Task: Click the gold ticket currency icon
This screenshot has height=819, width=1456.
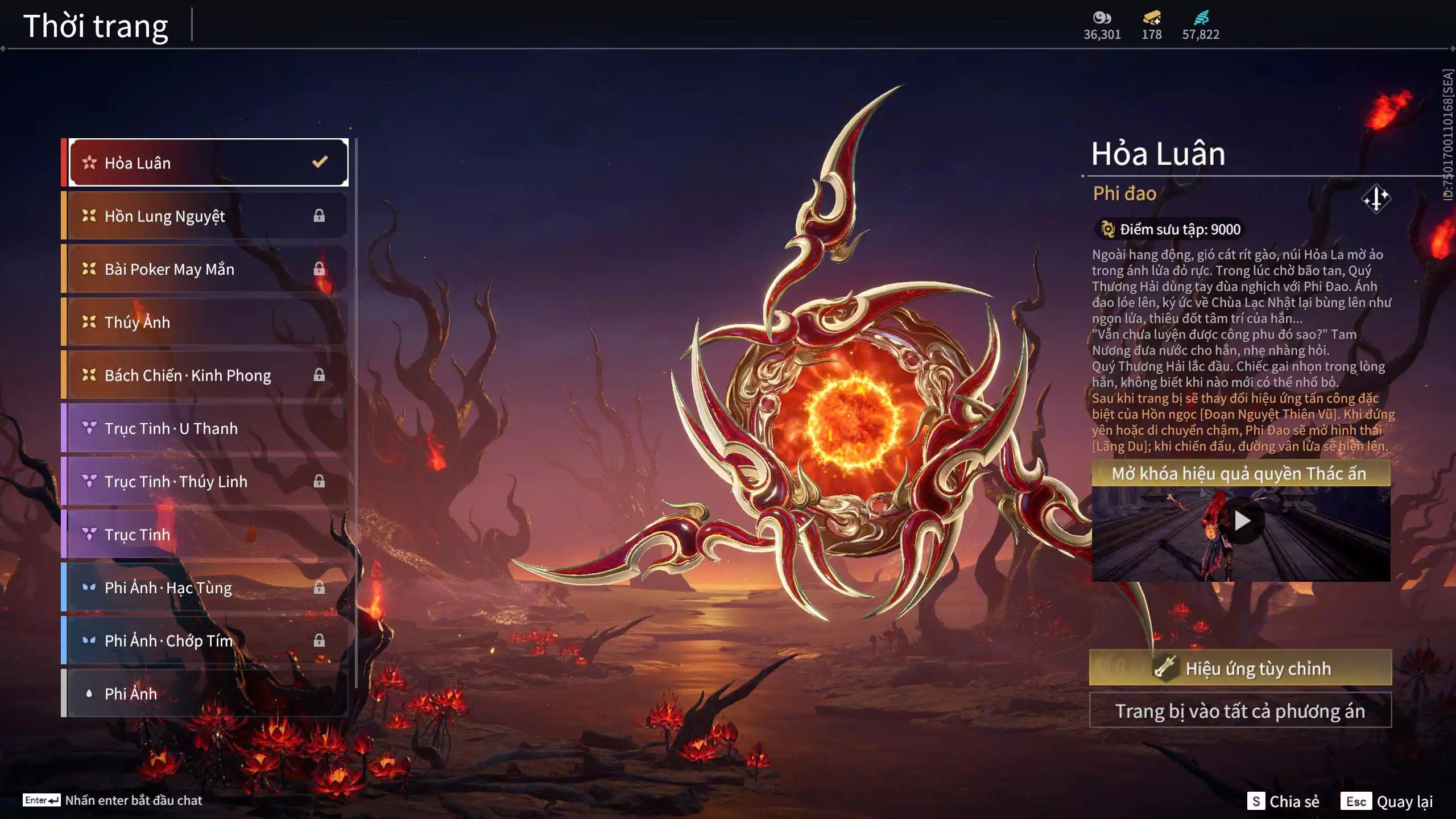Action: (1152, 18)
